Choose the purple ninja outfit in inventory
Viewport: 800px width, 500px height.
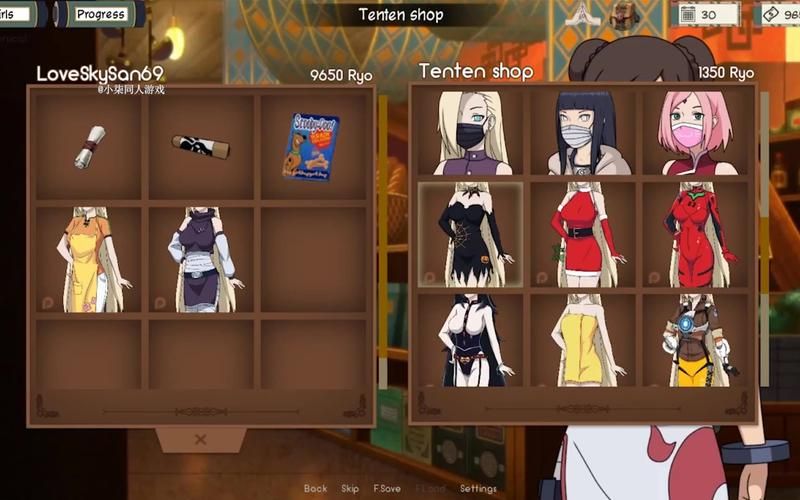tap(200, 259)
